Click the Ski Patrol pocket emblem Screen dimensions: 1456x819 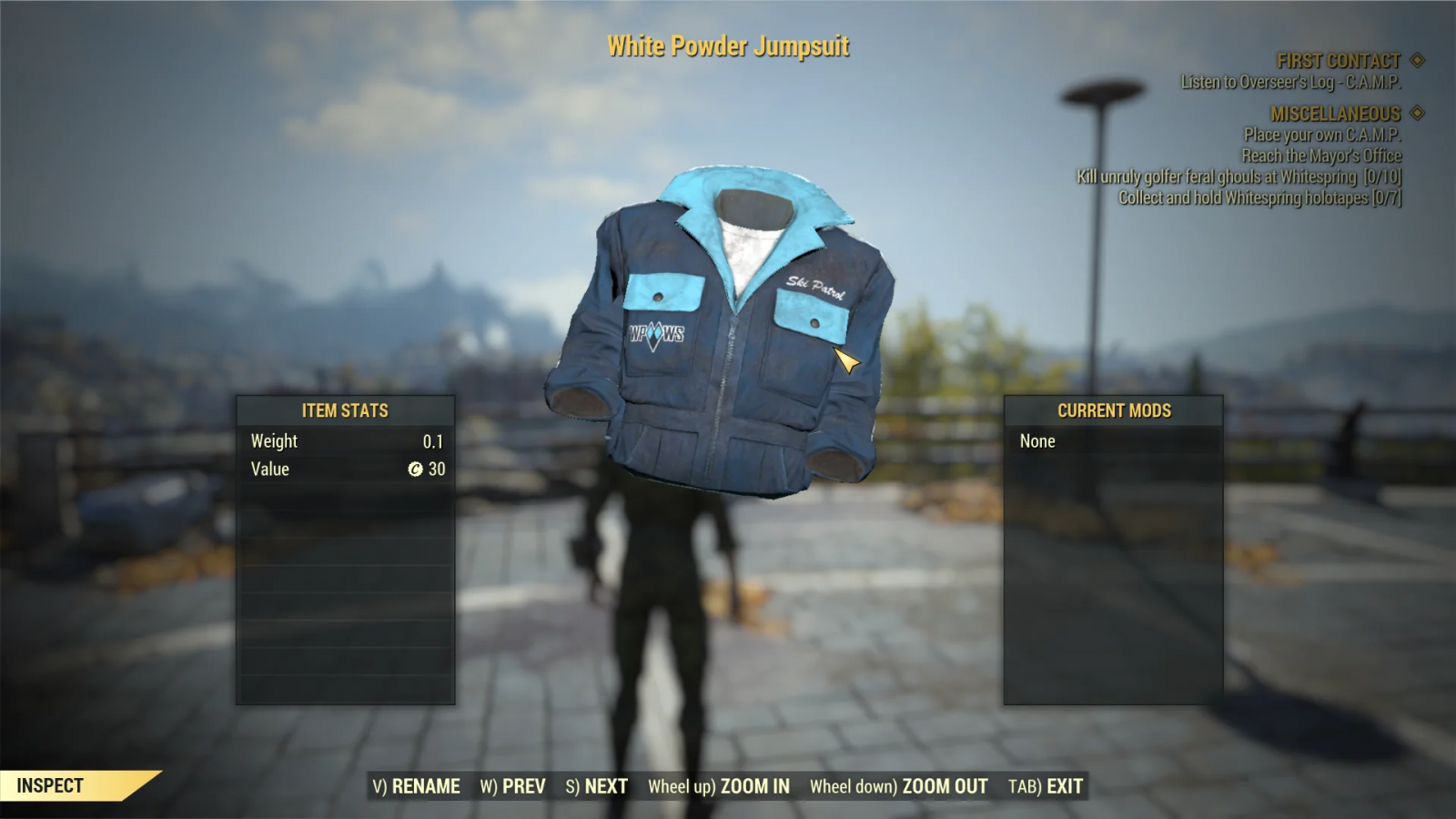coord(815,288)
